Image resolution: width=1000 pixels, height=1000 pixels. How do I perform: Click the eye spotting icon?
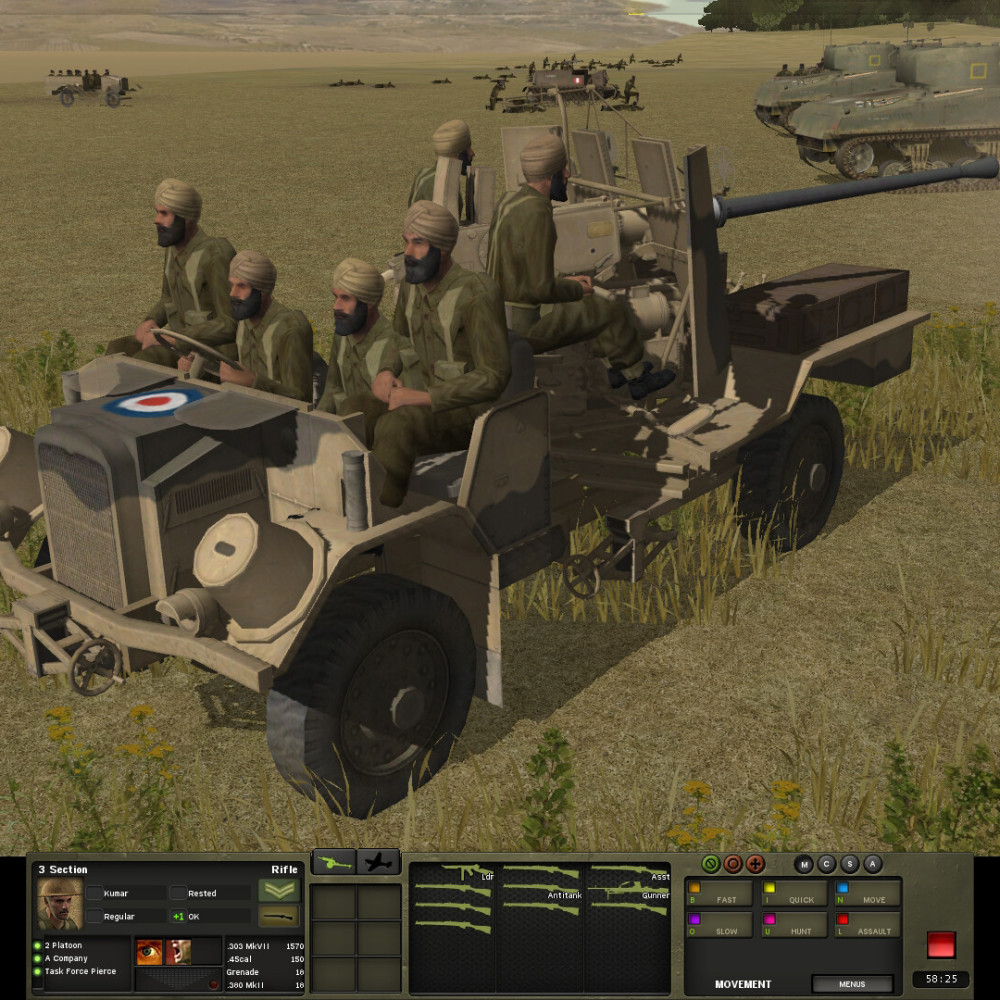point(149,951)
